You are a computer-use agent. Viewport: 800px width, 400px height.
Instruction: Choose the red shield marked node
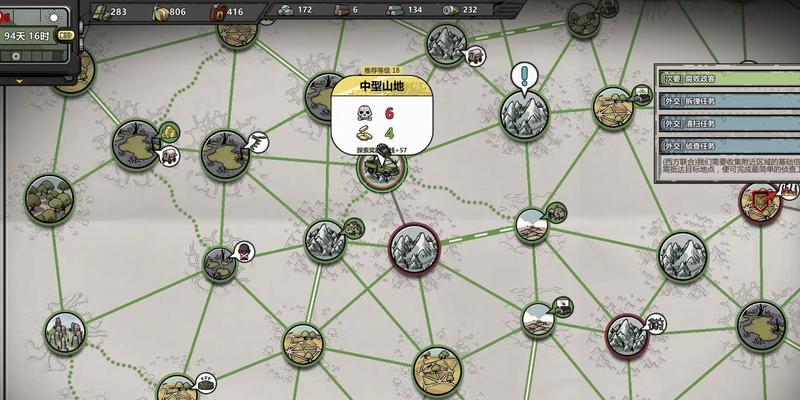click(x=762, y=203)
